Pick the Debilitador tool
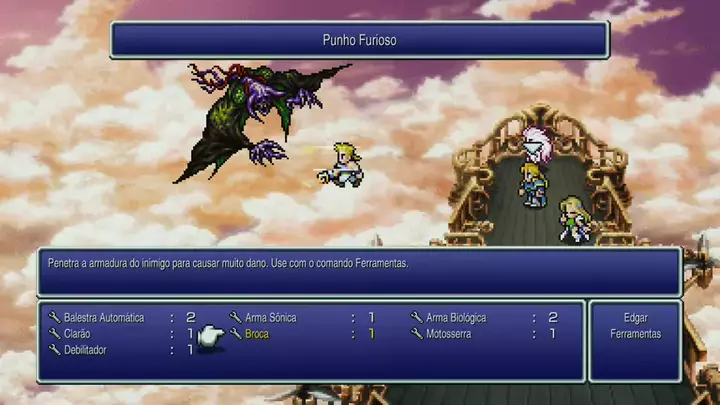The height and width of the screenshot is (405, 720). [x=85, y=350]
